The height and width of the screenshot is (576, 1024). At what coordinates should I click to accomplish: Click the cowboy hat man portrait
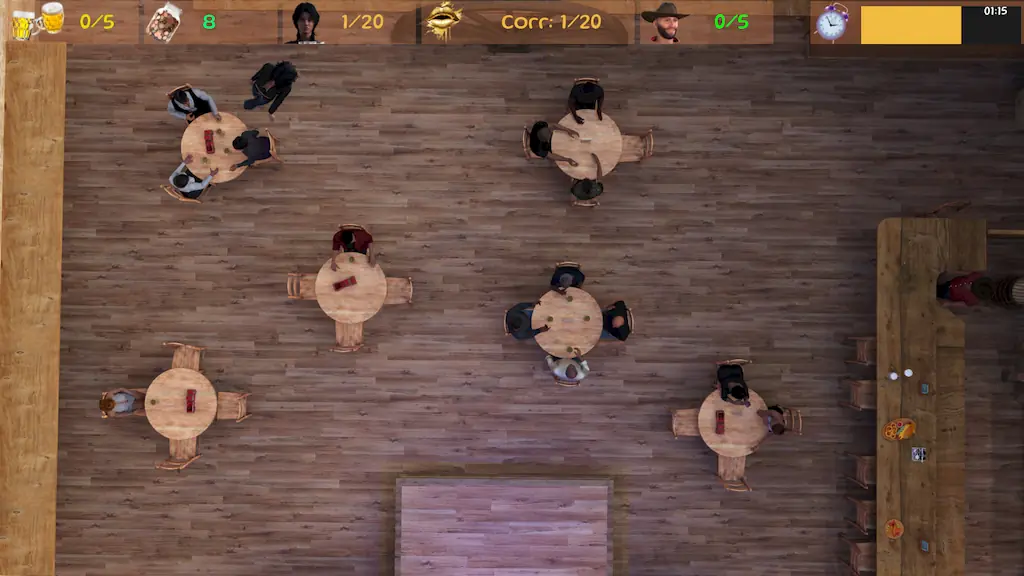(664, 22)
